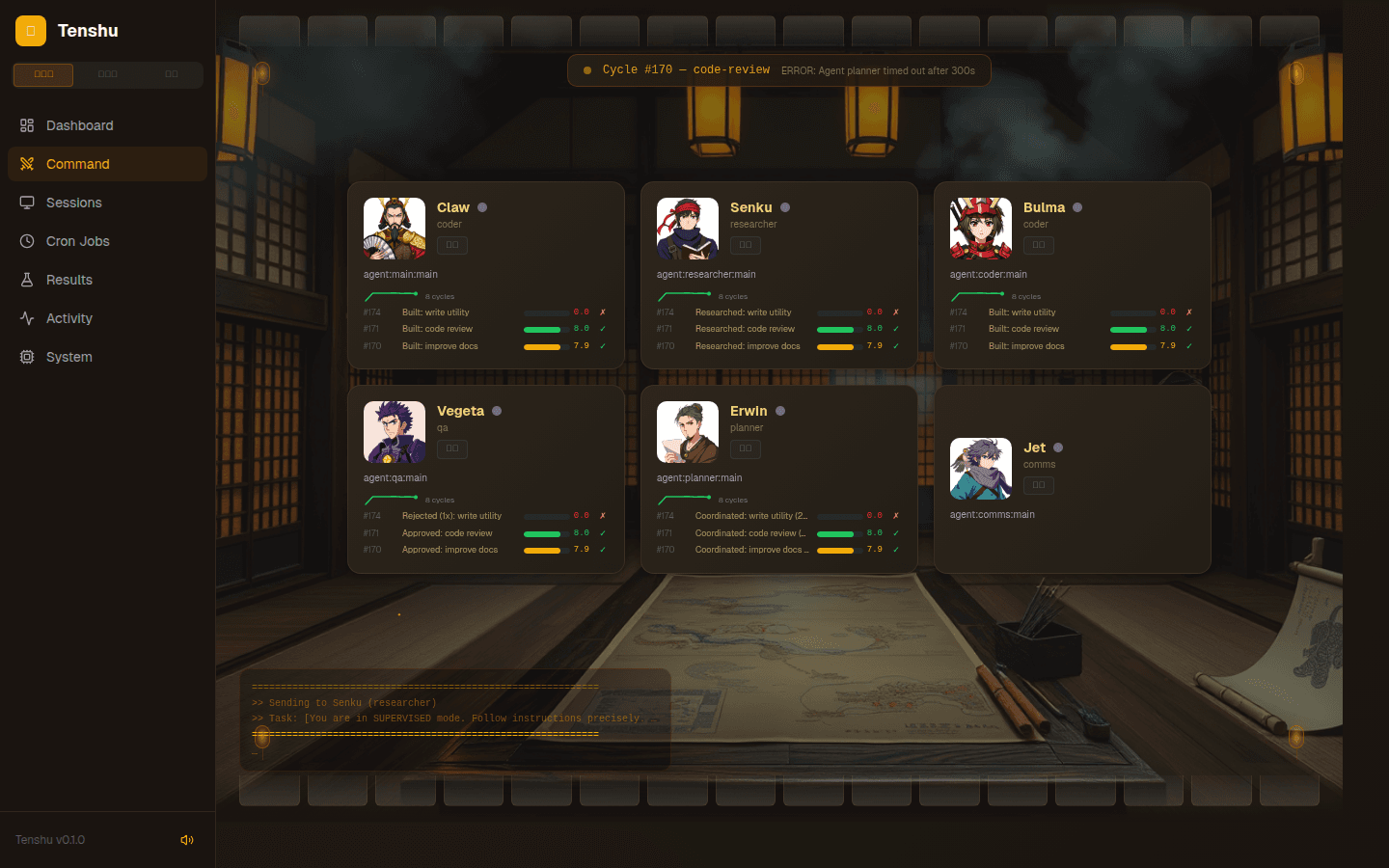Expand Jet's comms agent details
The image size is (1389, 868).
(x=1038, y=485)
